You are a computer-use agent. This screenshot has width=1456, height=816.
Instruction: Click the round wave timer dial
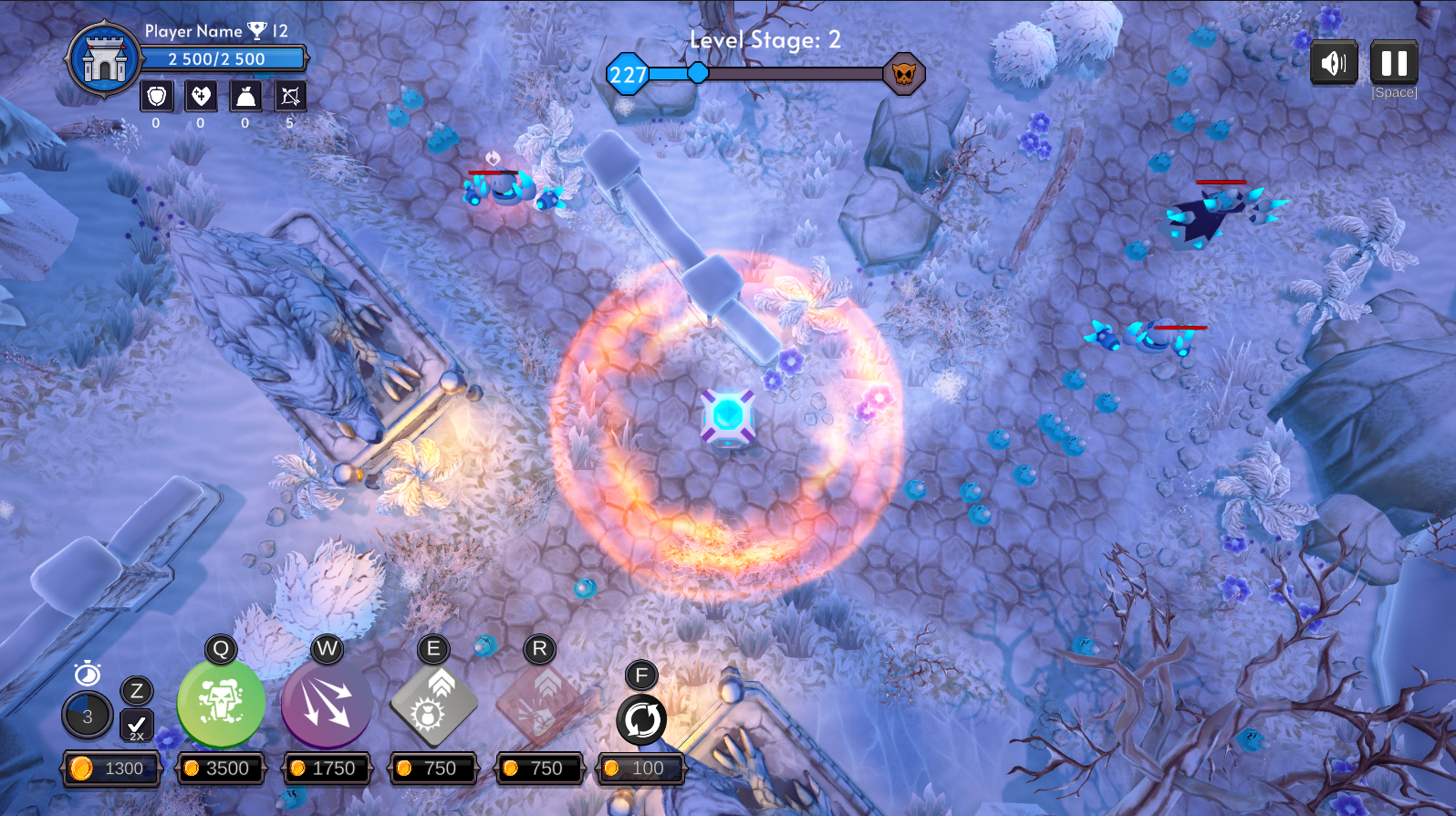pos(88,716)
